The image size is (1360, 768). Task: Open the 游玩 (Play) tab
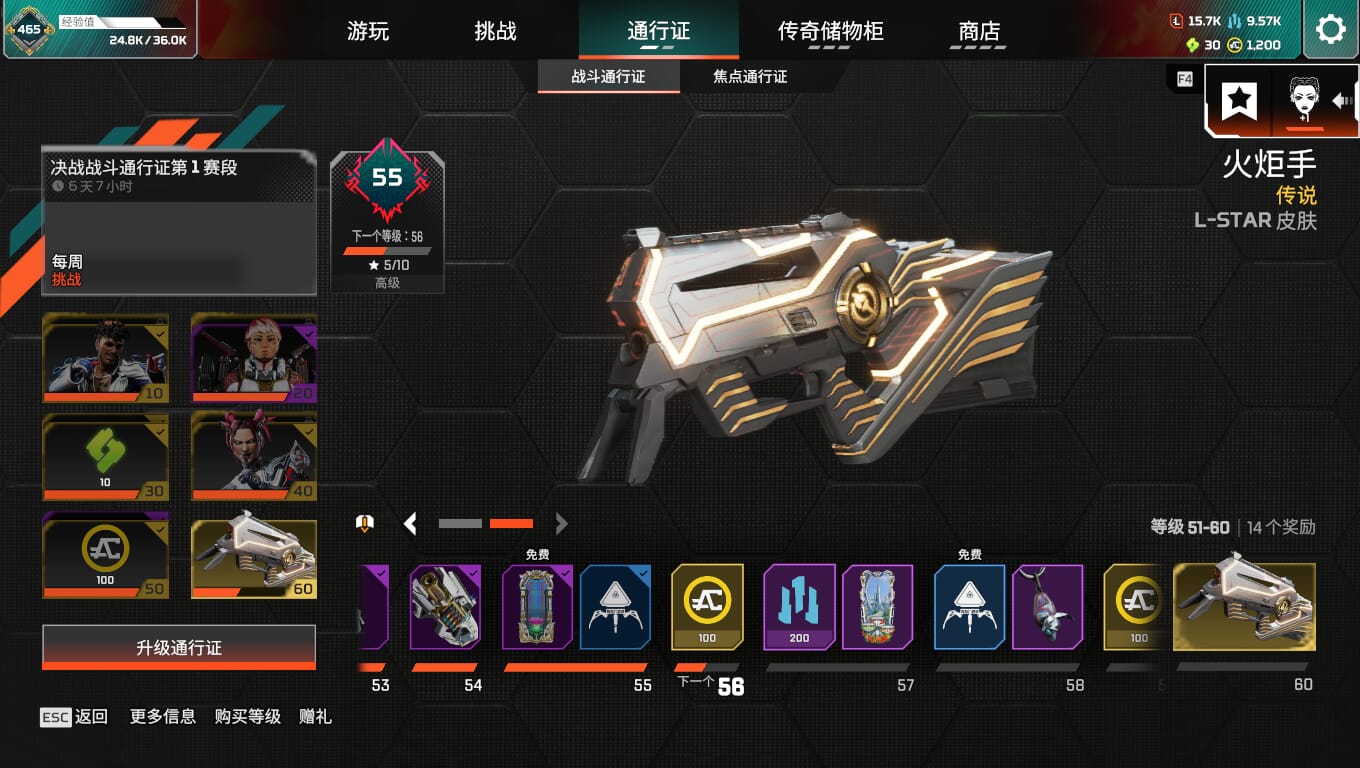(x=368, y=31)
